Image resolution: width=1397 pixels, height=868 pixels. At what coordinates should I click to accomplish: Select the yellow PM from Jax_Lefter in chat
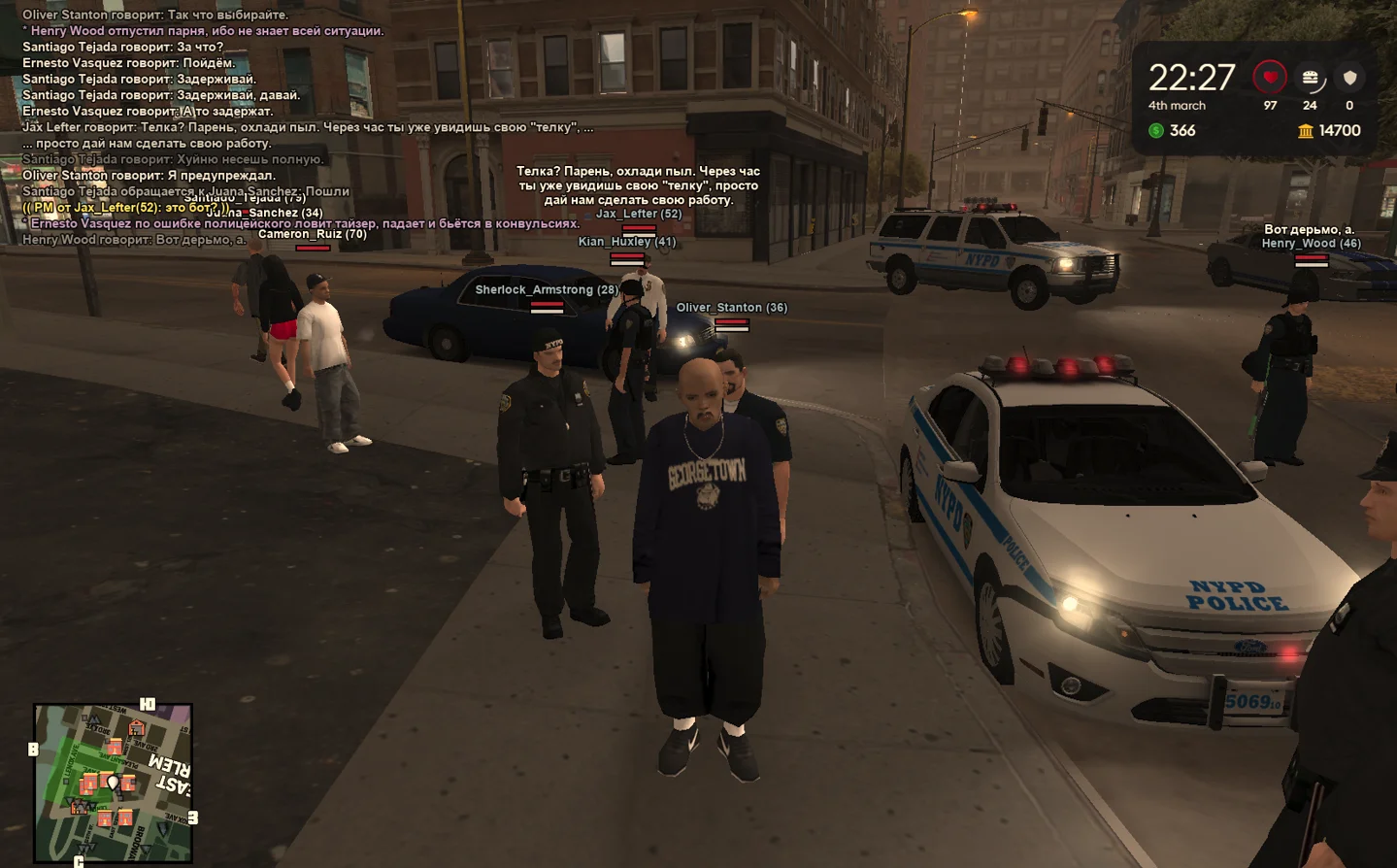coord(126,208)
